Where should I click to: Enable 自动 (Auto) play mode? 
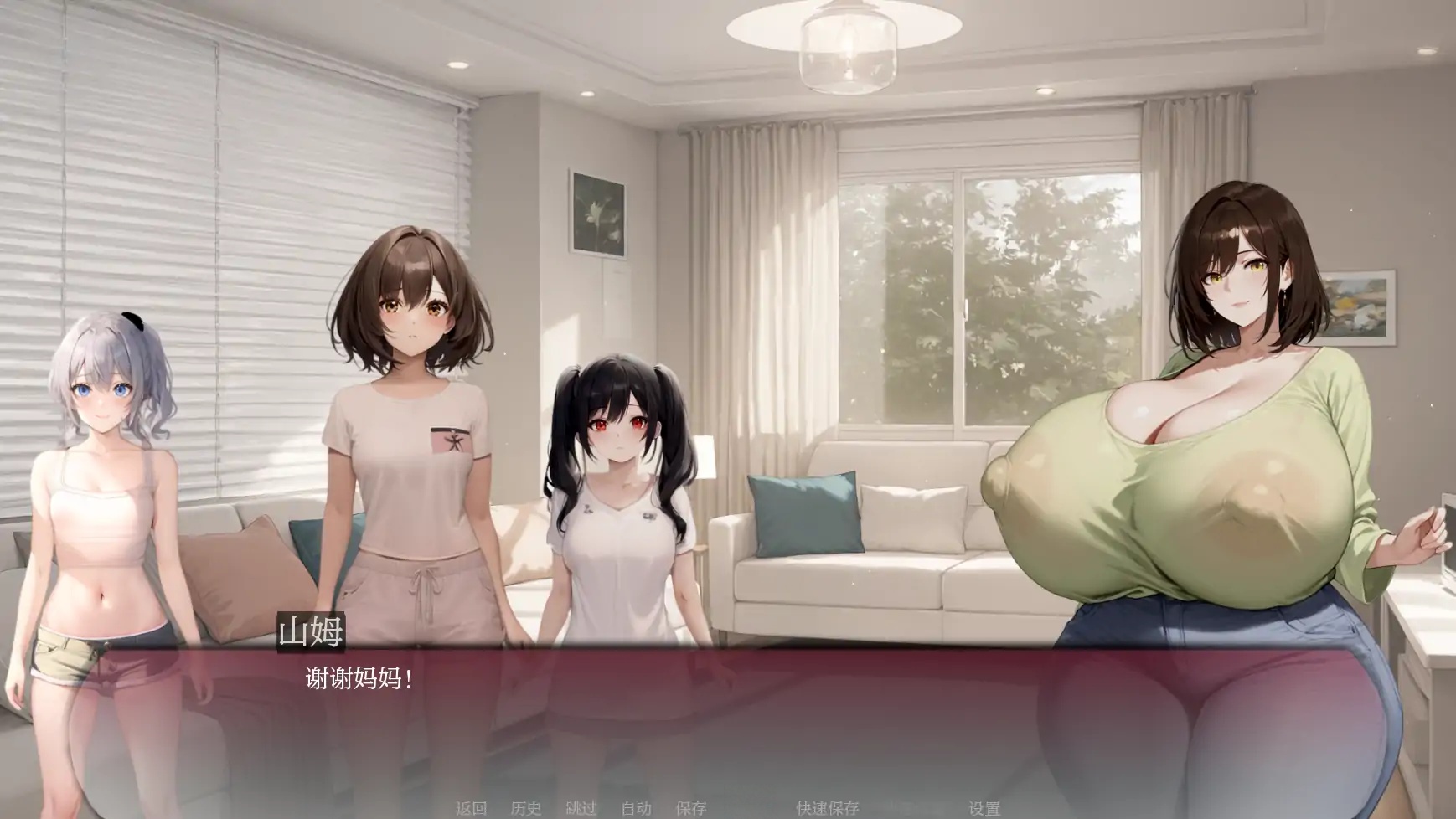click(635, 808)
